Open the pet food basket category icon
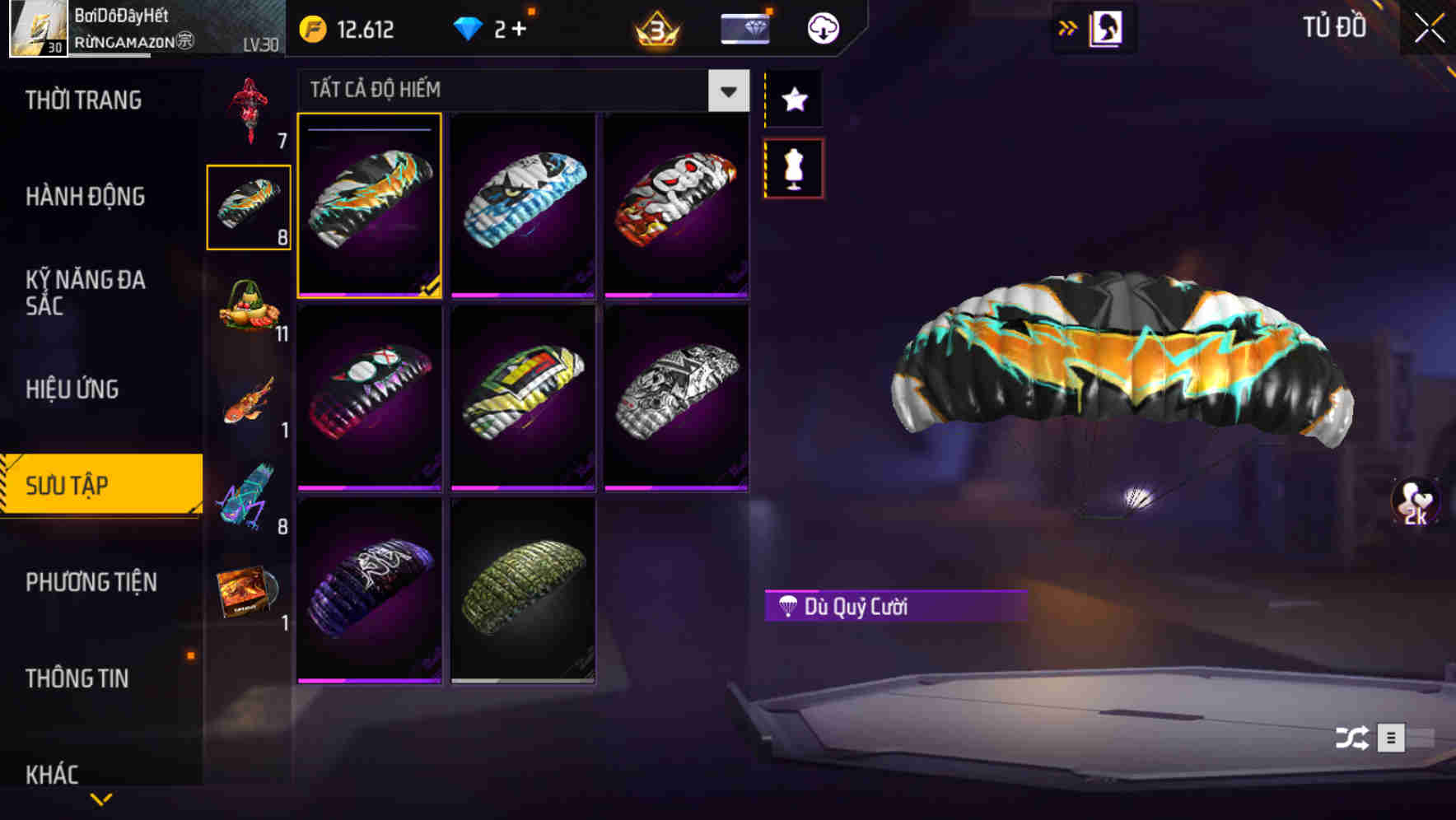This screenshot has width=1456, height=820. click(x=248, y=313)
